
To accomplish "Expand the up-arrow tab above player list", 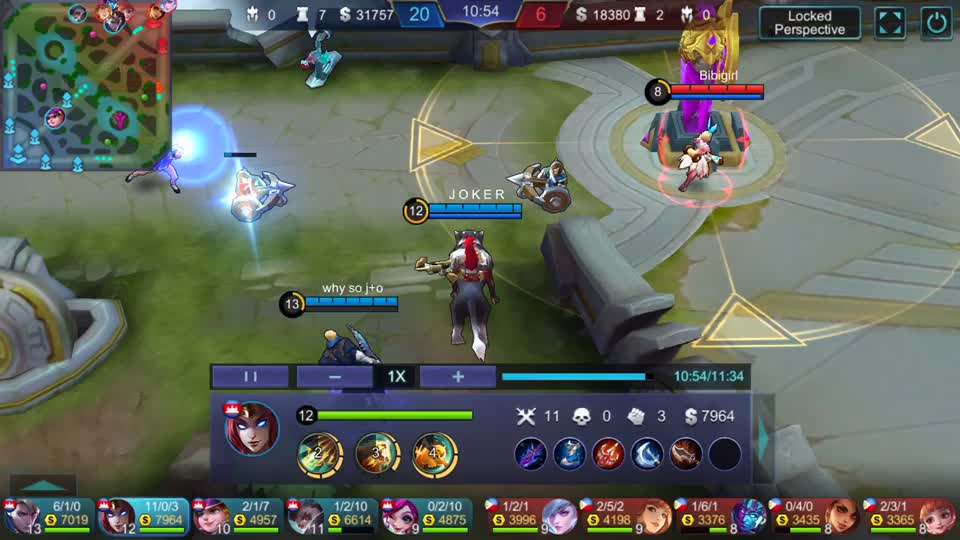I will tap(41, 486).
